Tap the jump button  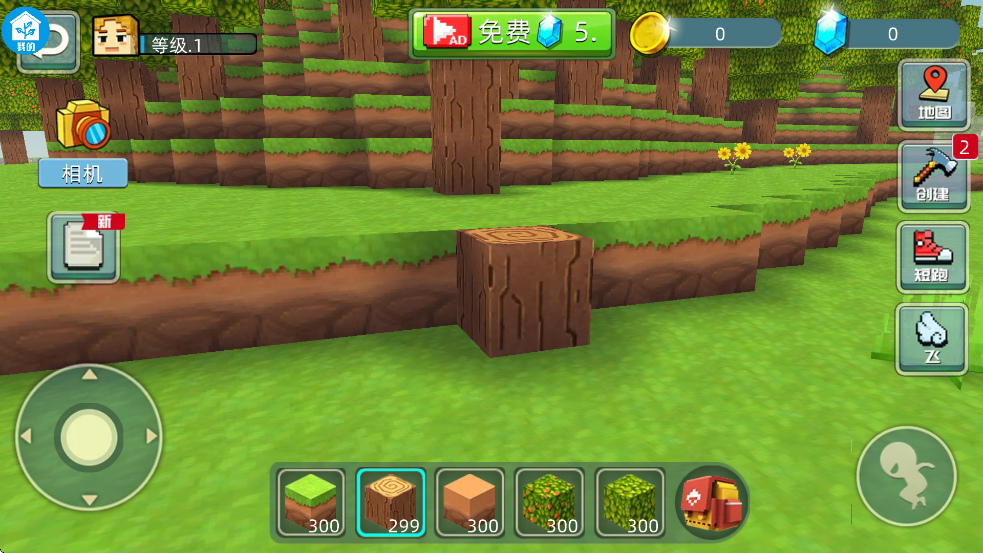(x=906, y=477)
